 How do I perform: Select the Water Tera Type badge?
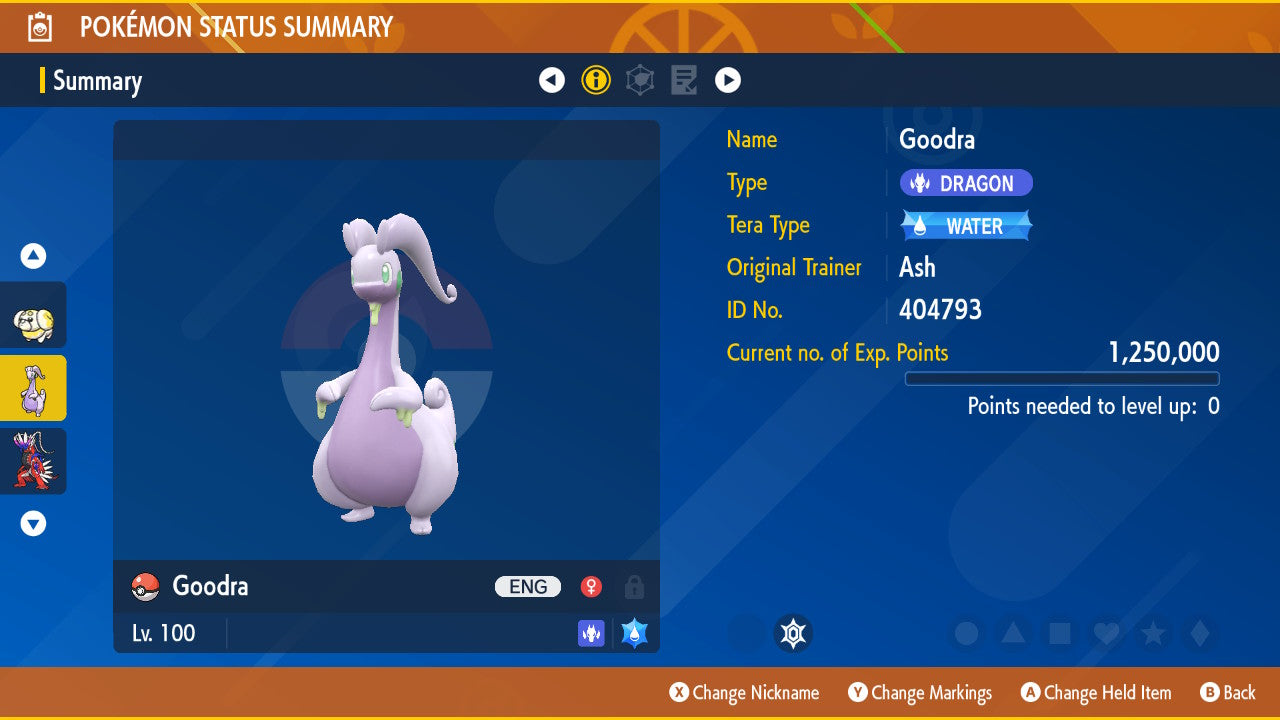[965, 225]
